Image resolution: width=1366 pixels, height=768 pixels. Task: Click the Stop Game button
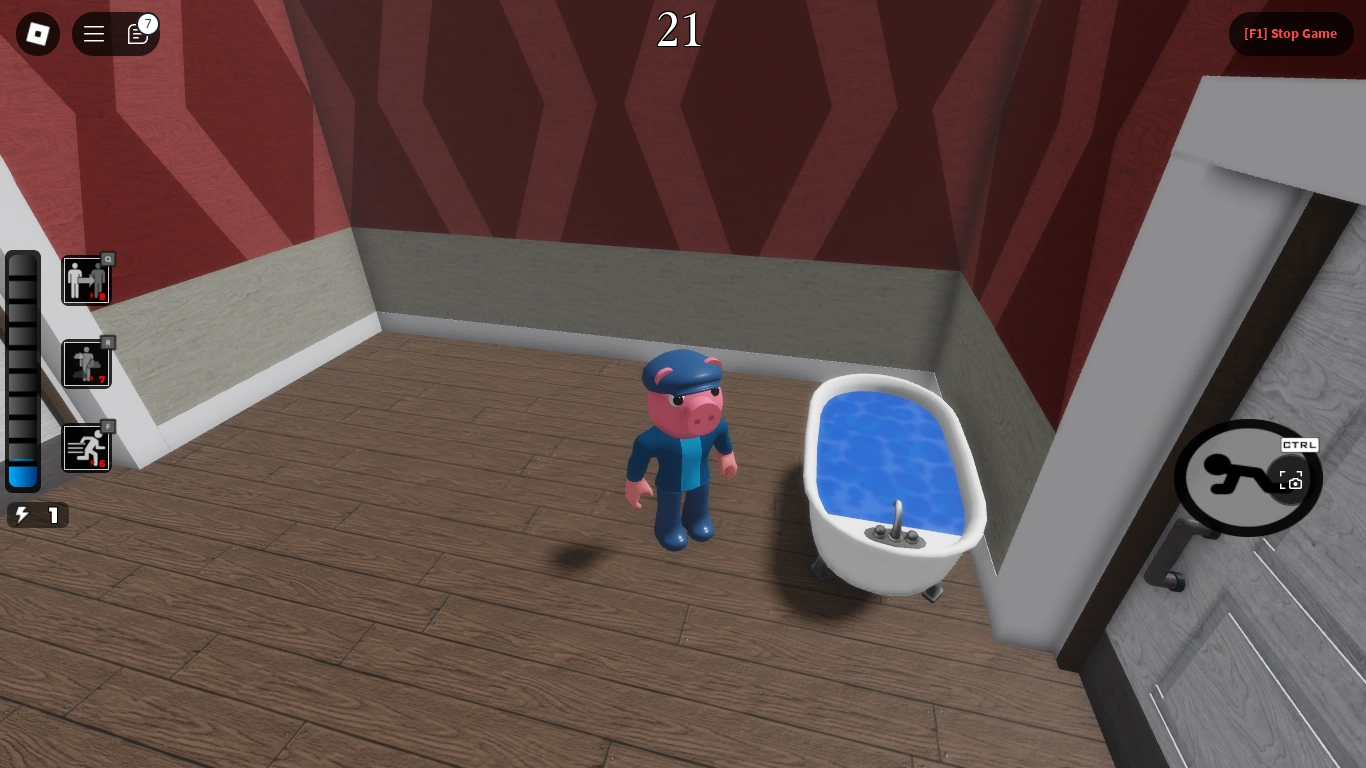click(x=1291, y=33)
